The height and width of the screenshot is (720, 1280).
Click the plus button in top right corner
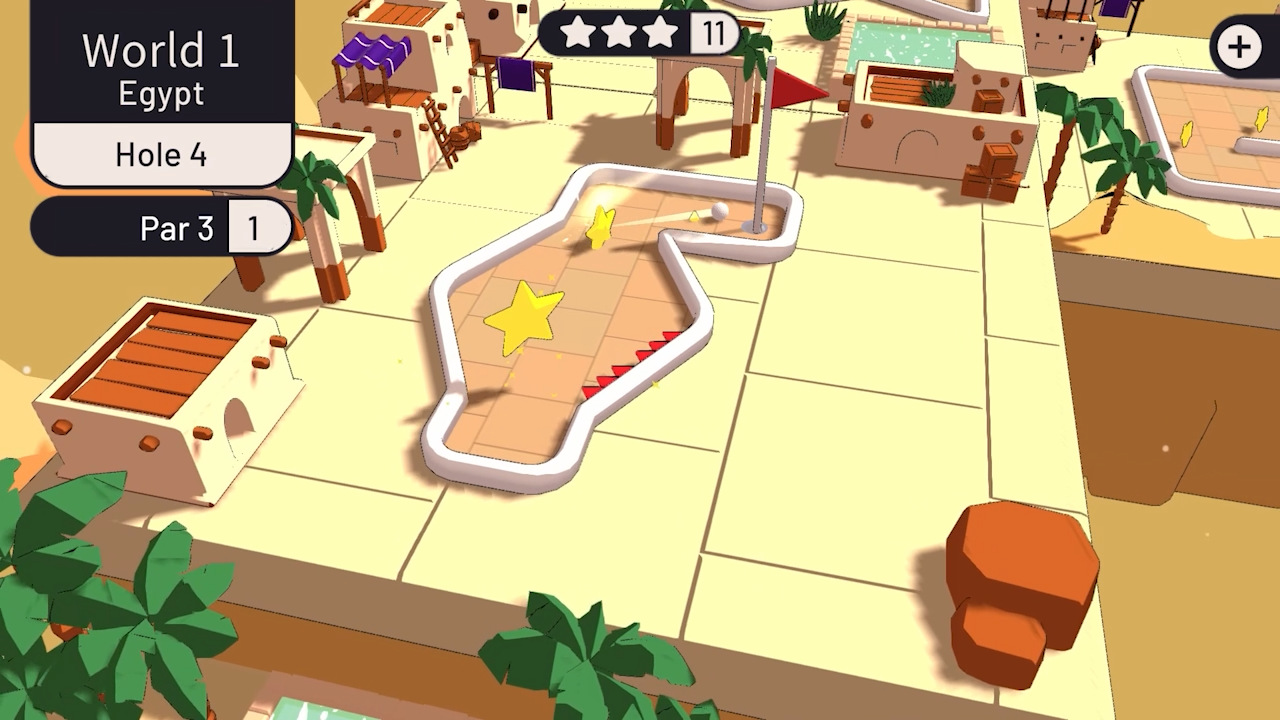(x=1239, y=46)
